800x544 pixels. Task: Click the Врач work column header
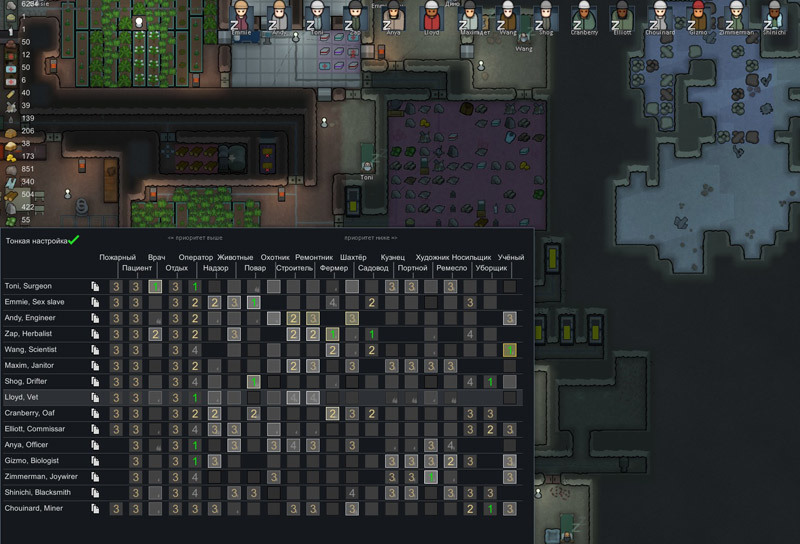156,258
